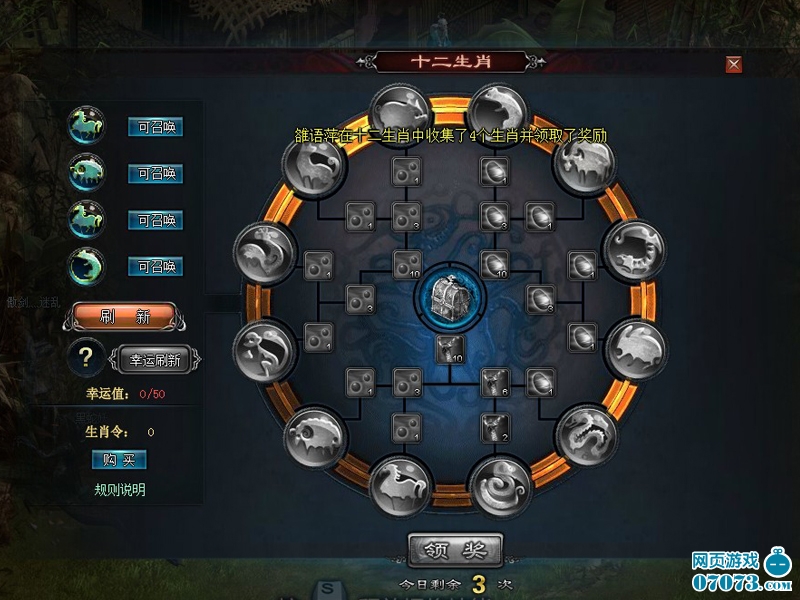This screenshot has height=600, width=800.
Task: Choose the dragon zodiac medallion
Action: pos(586,433)
